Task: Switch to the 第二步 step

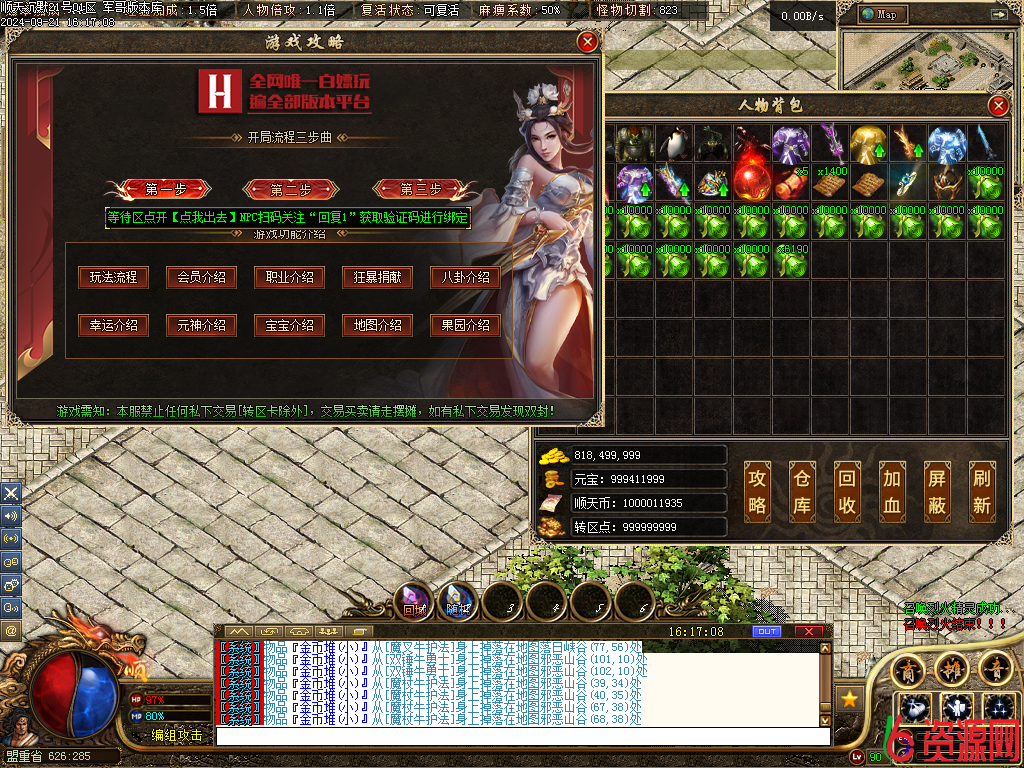Action: [x=290, y=189]
